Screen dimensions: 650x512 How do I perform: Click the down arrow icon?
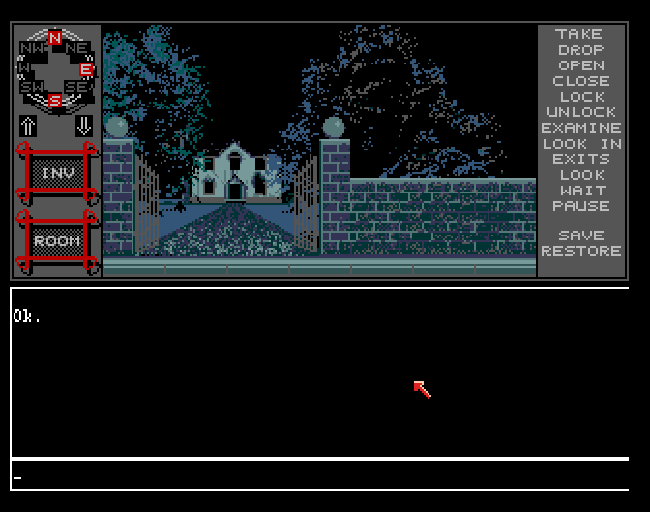(x=84, y=126)
